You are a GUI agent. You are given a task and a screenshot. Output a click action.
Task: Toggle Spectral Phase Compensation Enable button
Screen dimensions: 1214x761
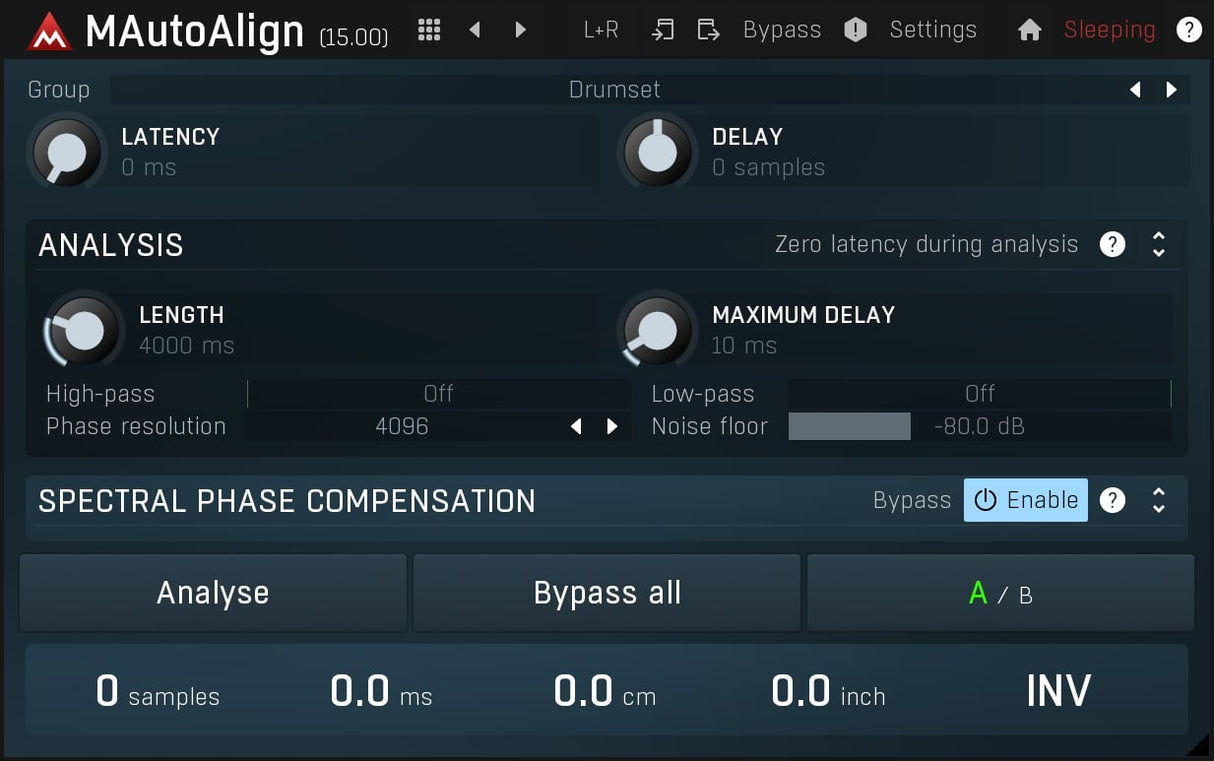[1026, 500]
